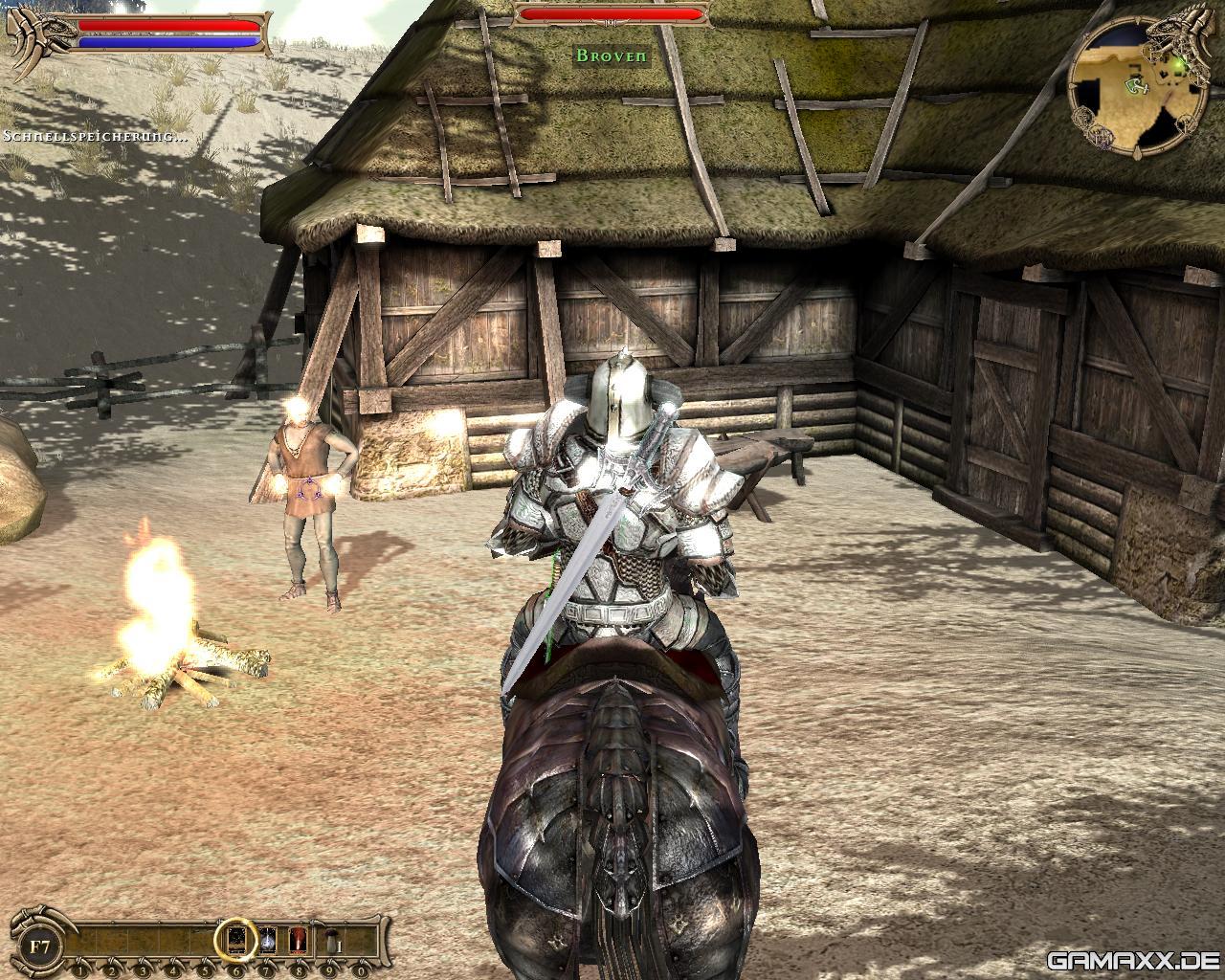This screenshot has height=980, width=1225.
Task: Click the F7 hotbar set button
Action: pos(40,947)
